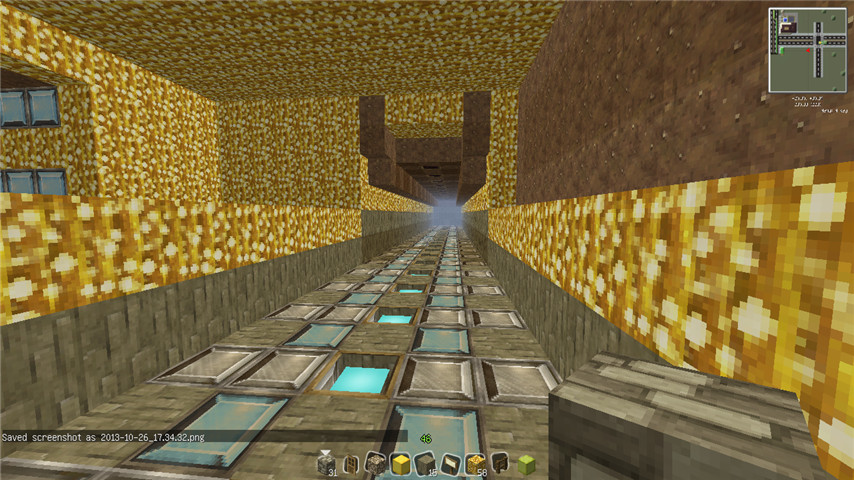Choose the gravel block hotbar slot

375,462
